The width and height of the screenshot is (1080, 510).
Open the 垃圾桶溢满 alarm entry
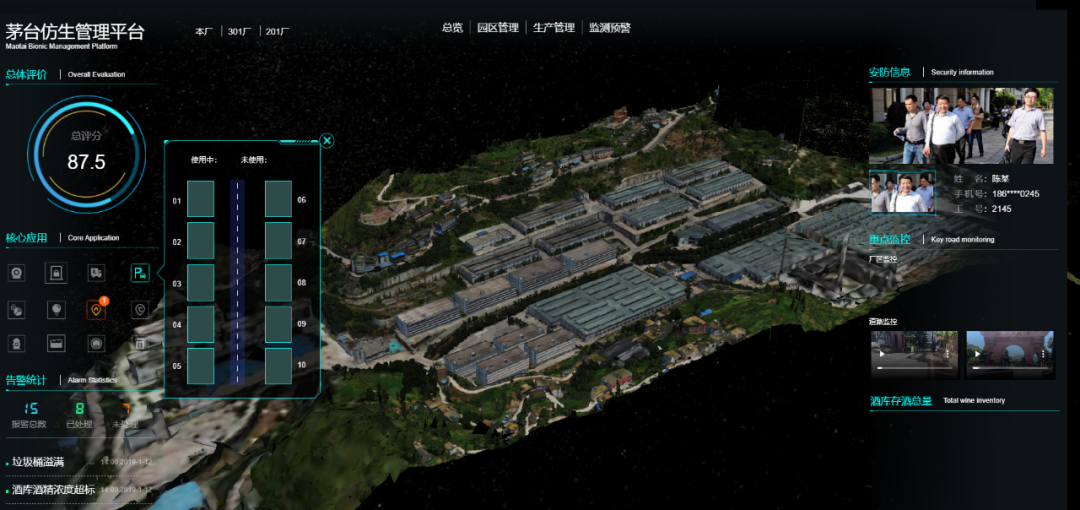click(x=38, y=462)
